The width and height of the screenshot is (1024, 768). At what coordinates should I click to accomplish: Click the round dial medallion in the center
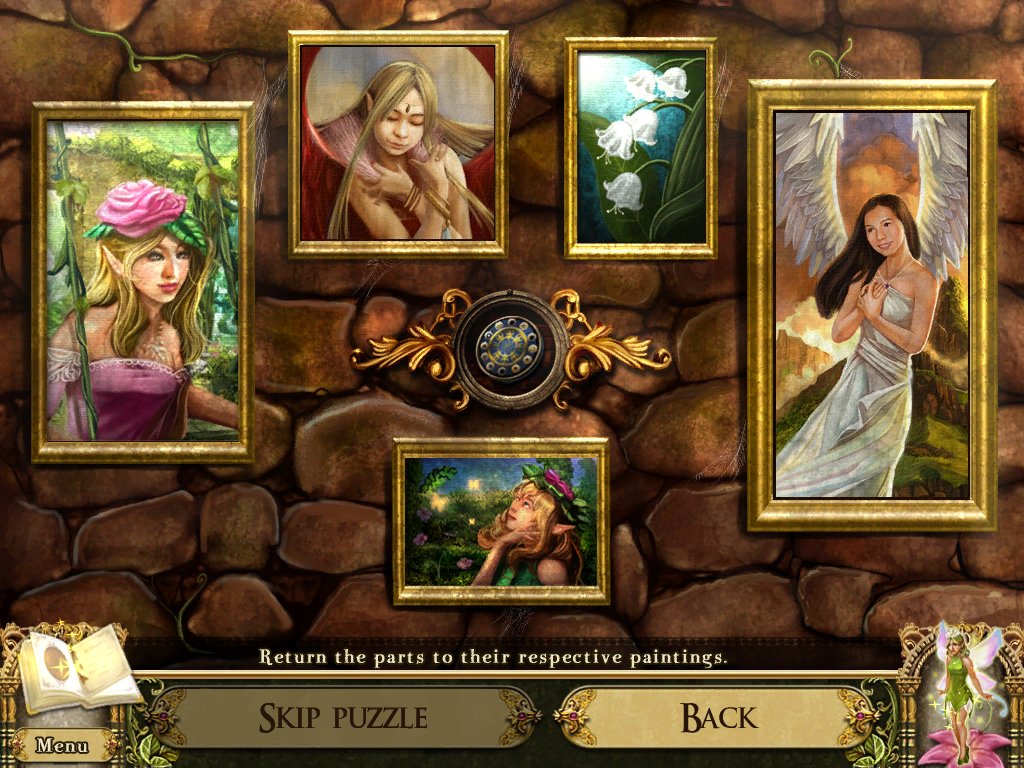click(x=511, y=349)
